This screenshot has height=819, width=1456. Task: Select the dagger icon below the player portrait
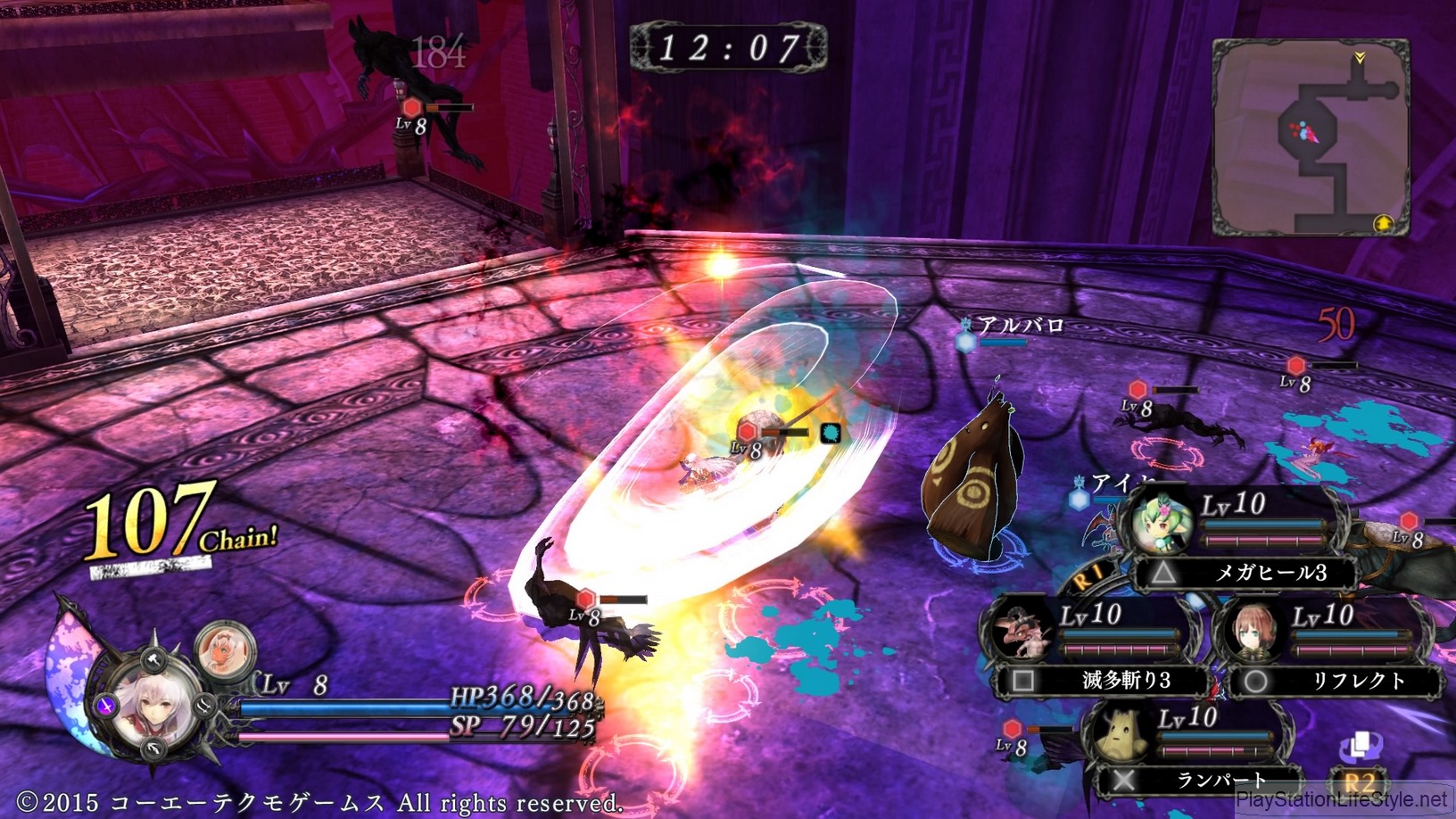coord(153,749)
